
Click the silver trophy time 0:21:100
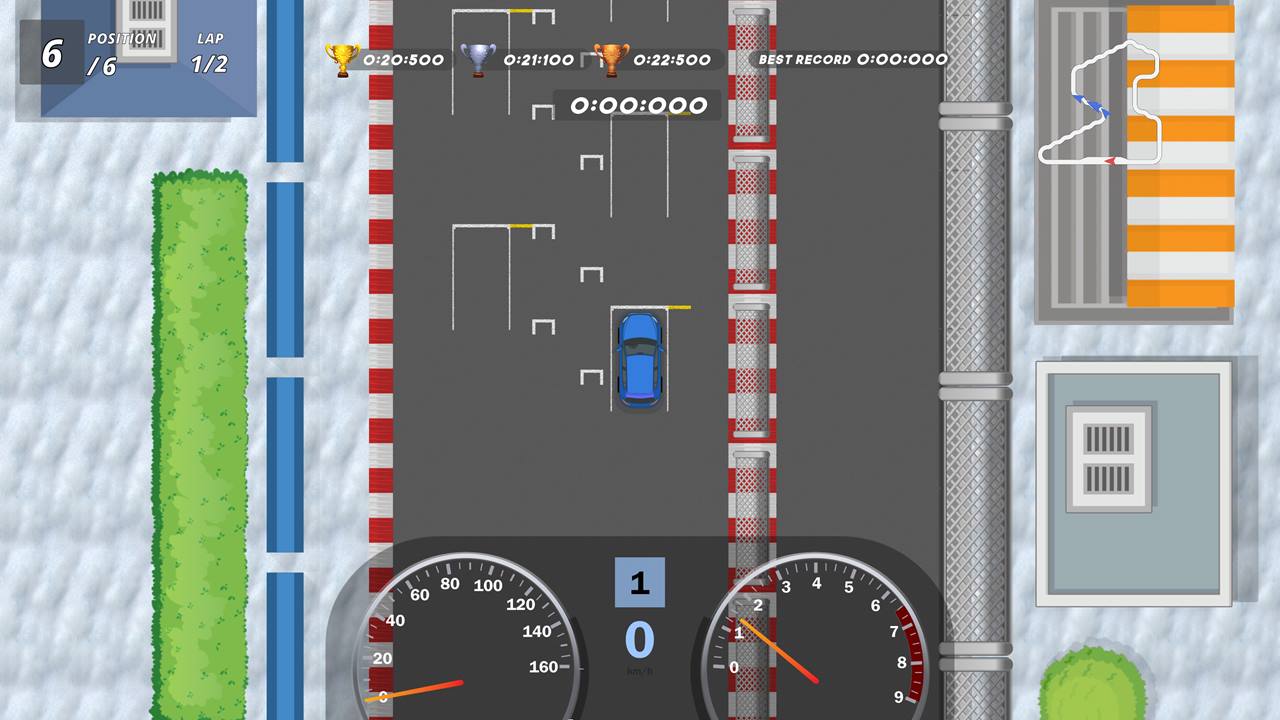[538, 59]
